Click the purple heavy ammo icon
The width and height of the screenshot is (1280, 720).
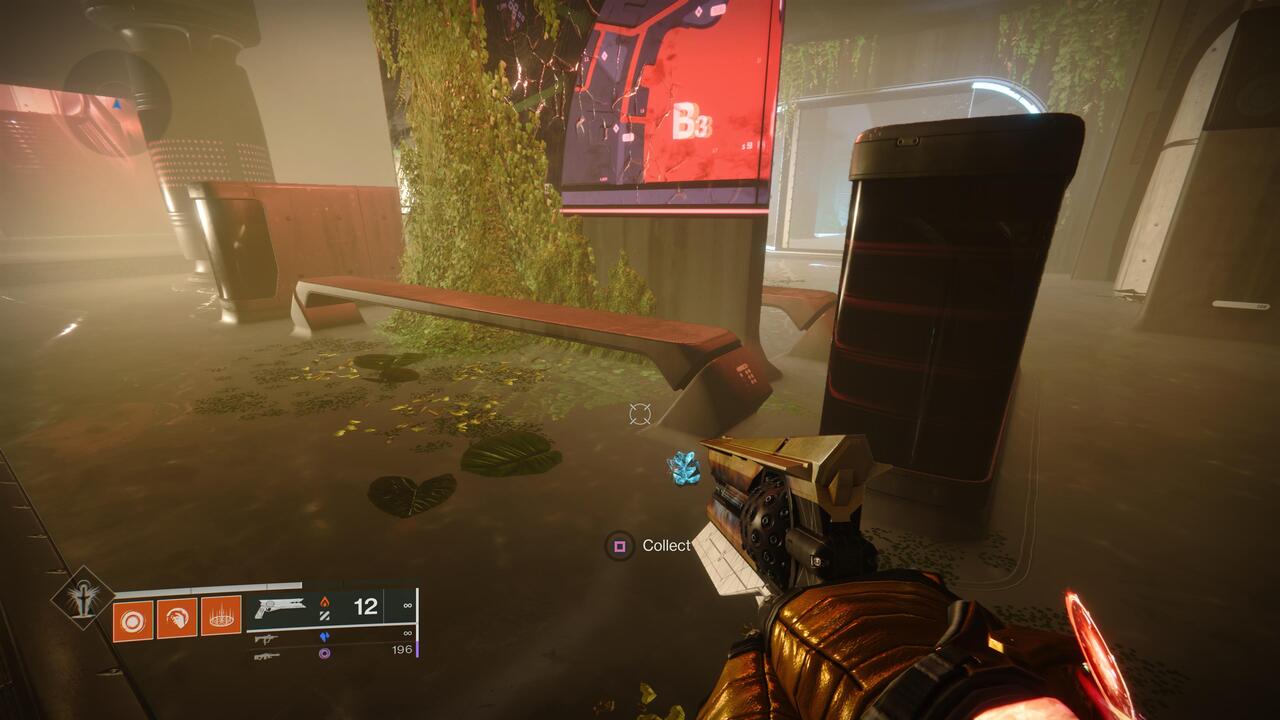(325, 654)
